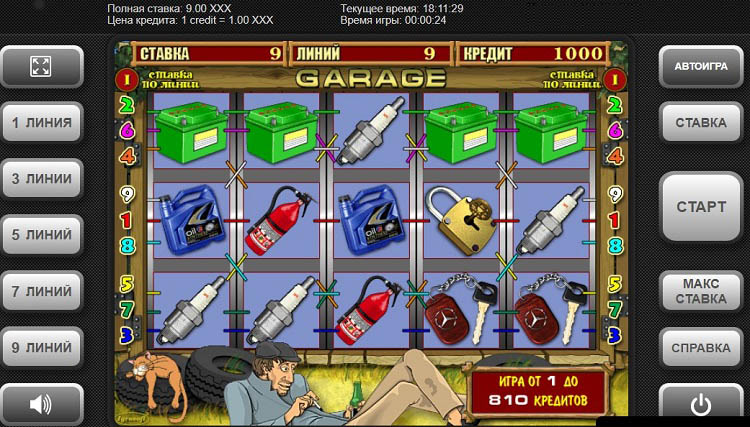Choose the 3 ЛИНИИ button
The width and height of the screenshot is (750, 427).
[x=41, y=179]
